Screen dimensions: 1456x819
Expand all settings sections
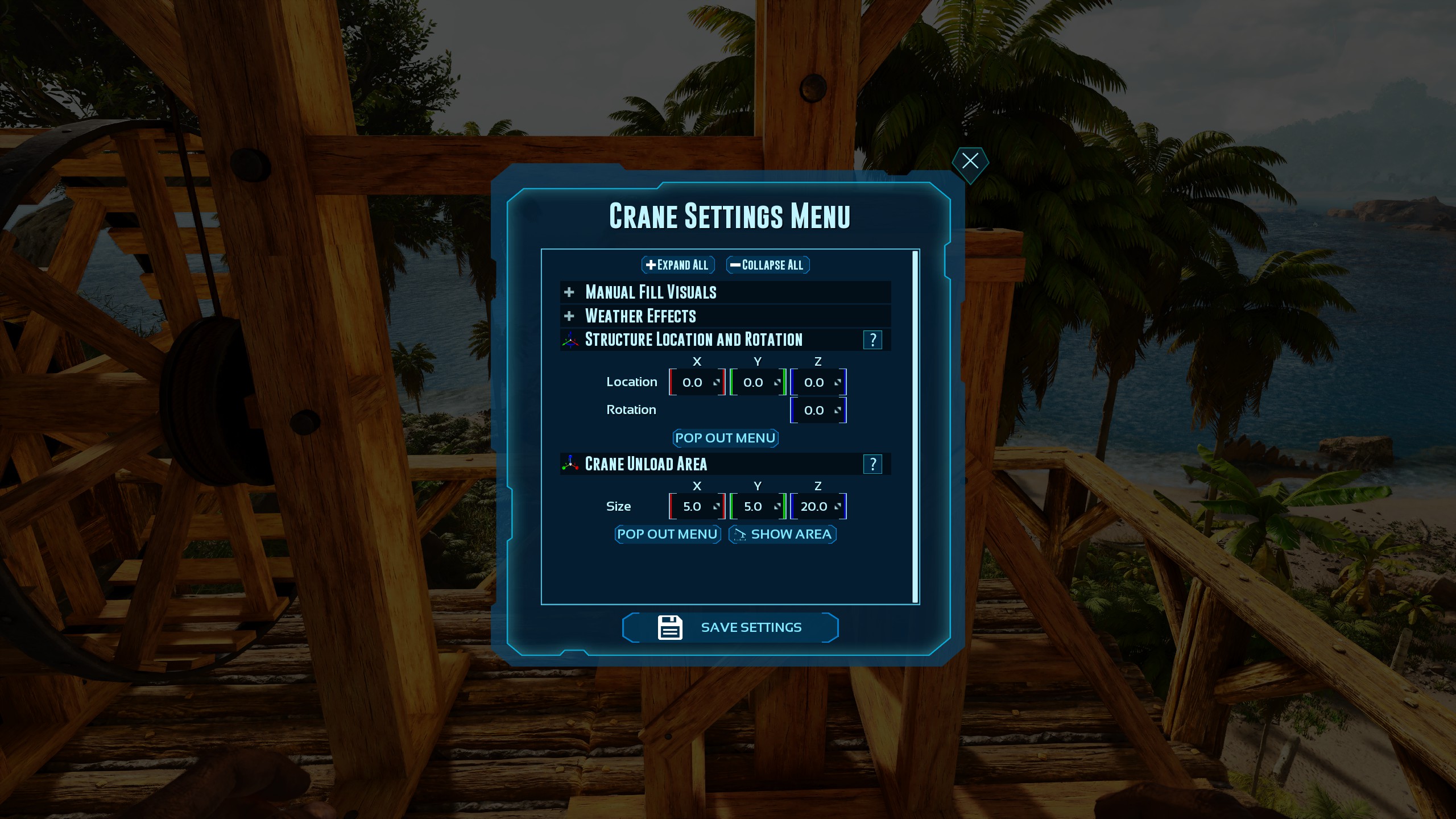pyautogui.click(x=677, y=264)
